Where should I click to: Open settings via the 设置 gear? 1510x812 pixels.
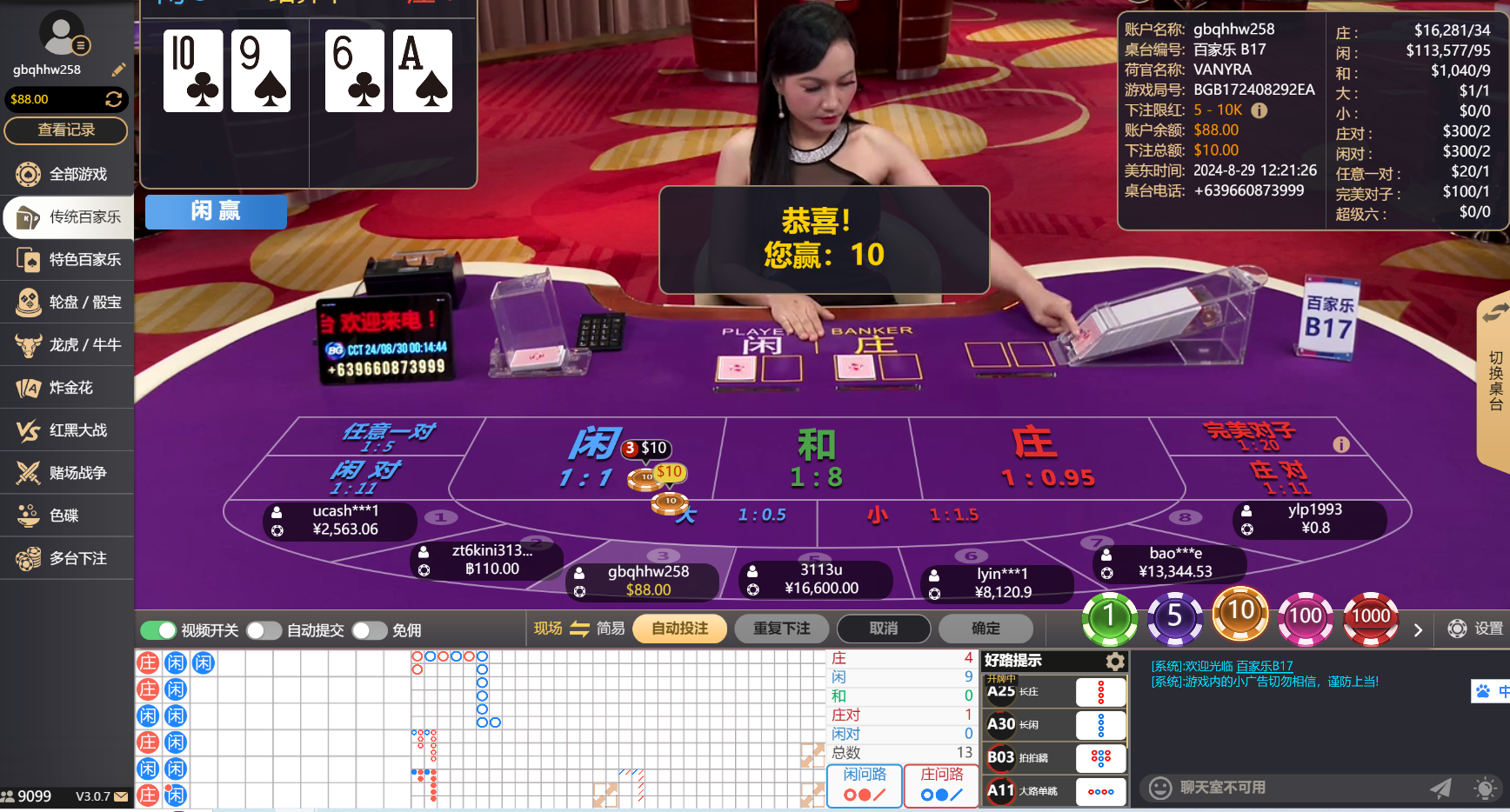click(1457, 629)
